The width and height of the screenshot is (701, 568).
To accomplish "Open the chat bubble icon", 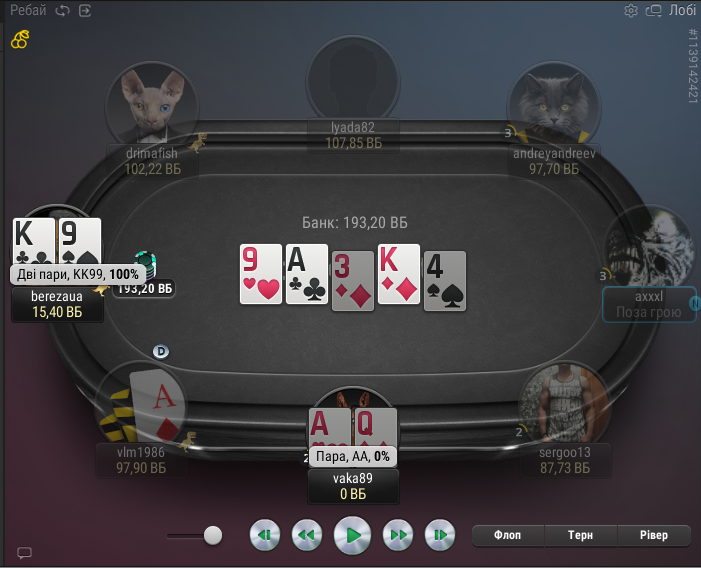I will click(x=25, y=553).
